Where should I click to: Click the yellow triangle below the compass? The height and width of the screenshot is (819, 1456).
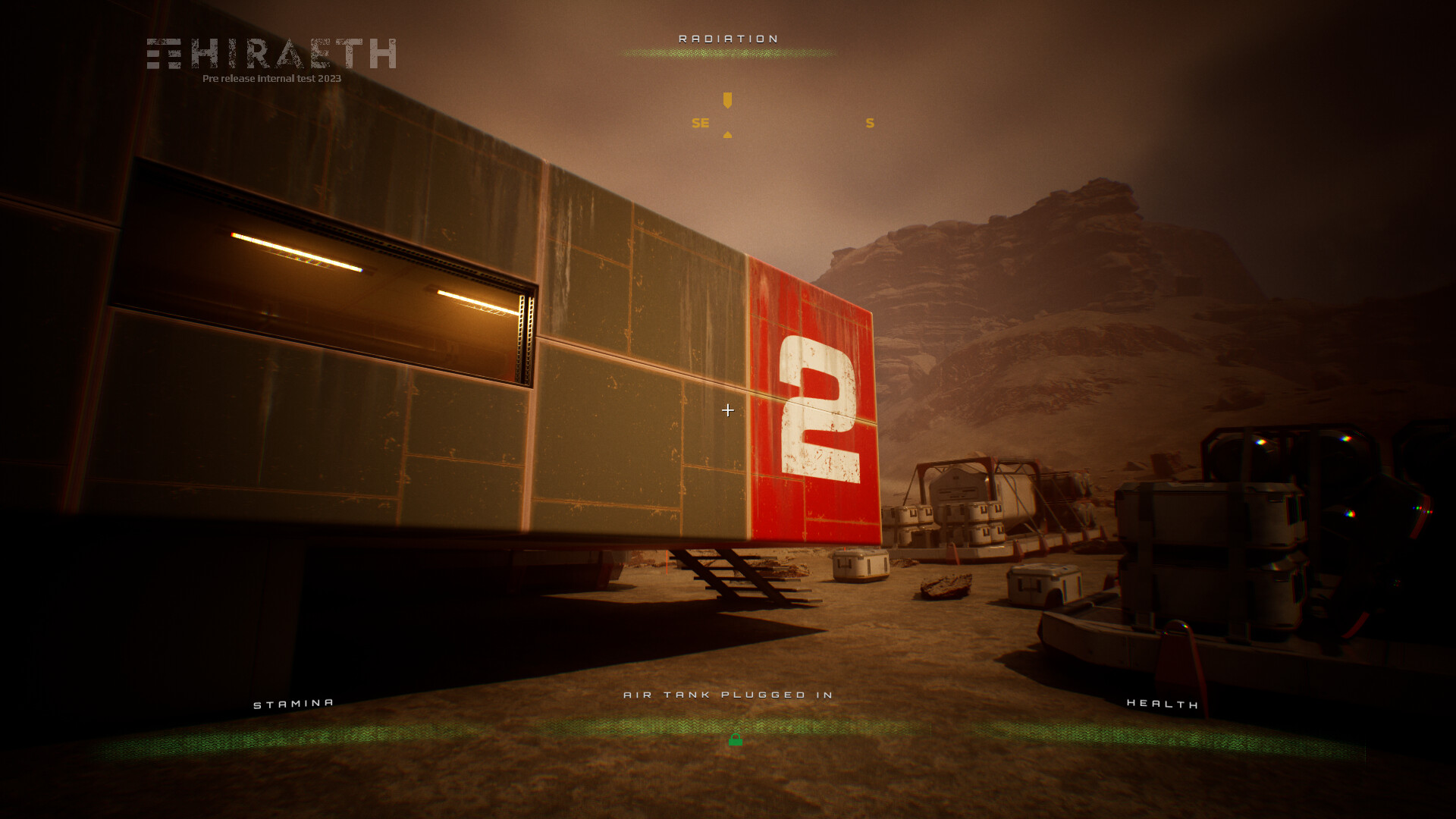728,134
